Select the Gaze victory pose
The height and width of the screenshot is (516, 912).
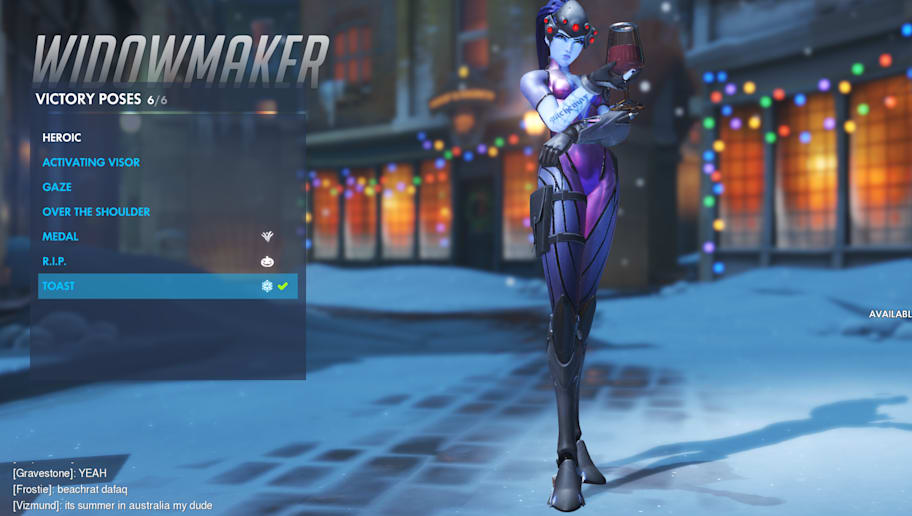coord(57,187)
